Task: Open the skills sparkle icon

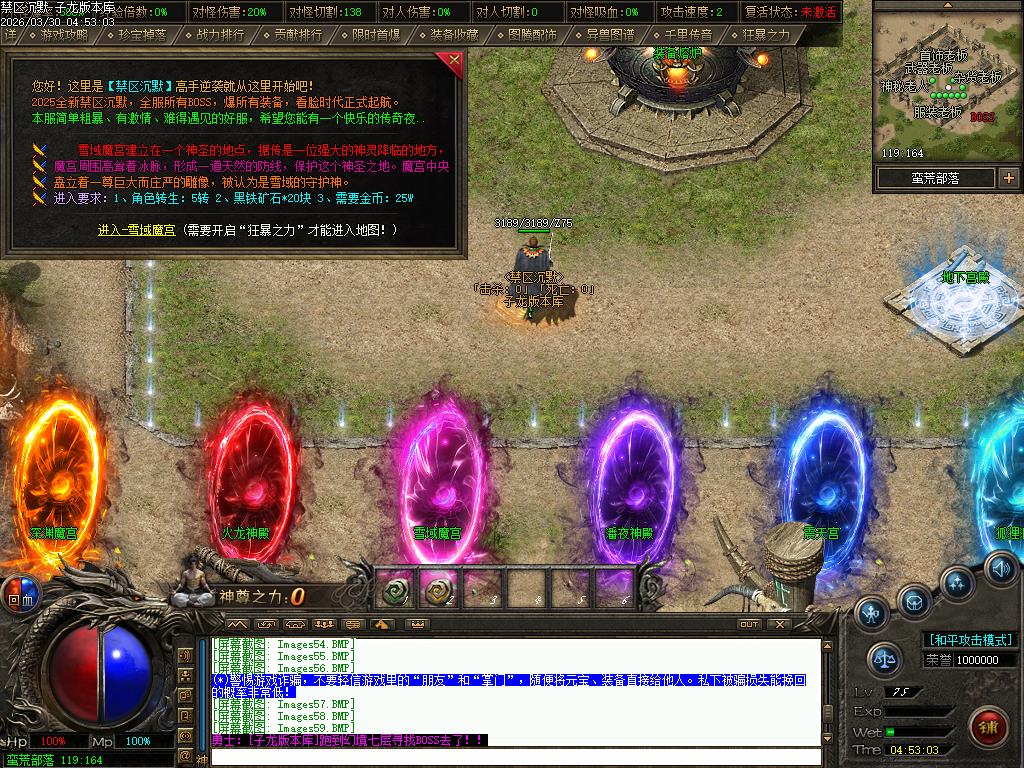Action: (x=957, y=582)
